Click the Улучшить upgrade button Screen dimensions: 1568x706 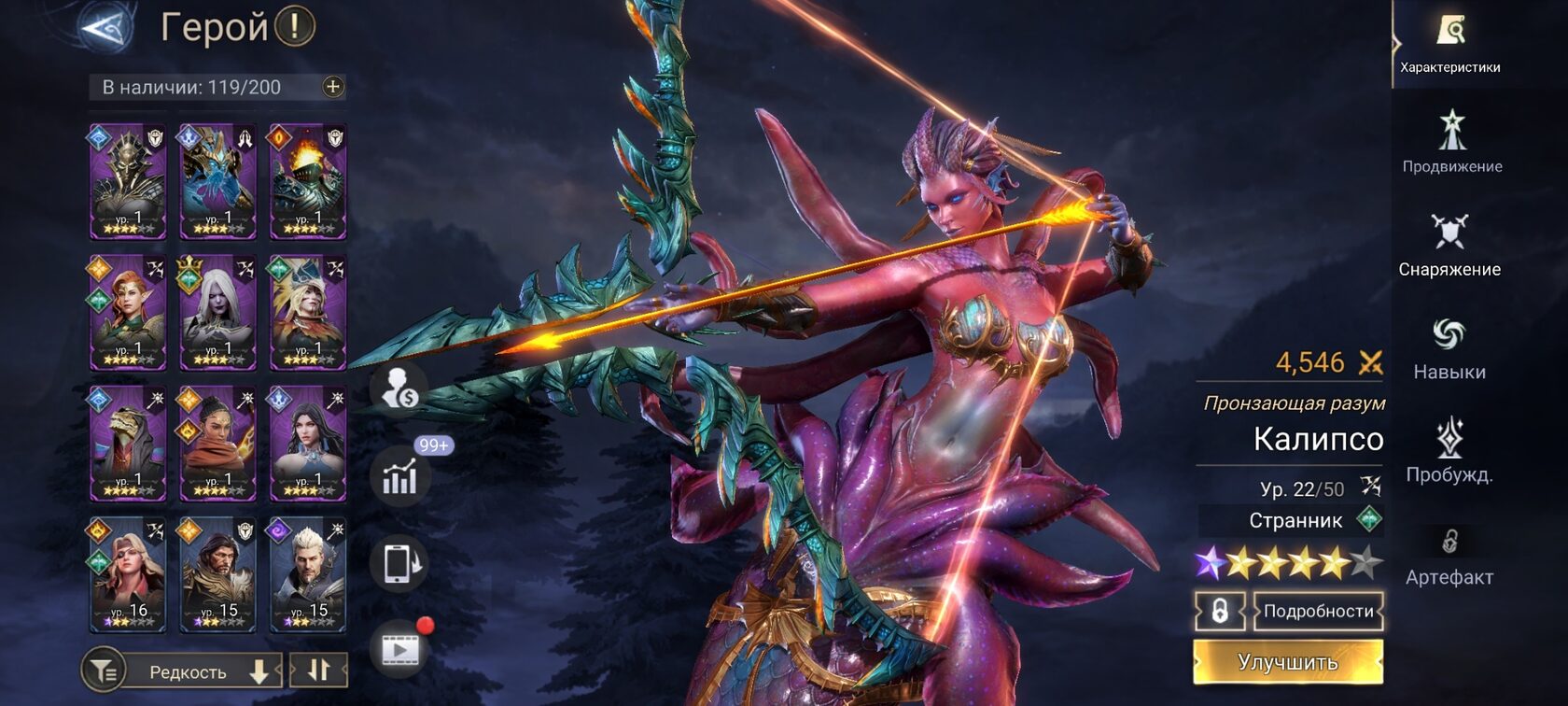(x=1288, y=662)
